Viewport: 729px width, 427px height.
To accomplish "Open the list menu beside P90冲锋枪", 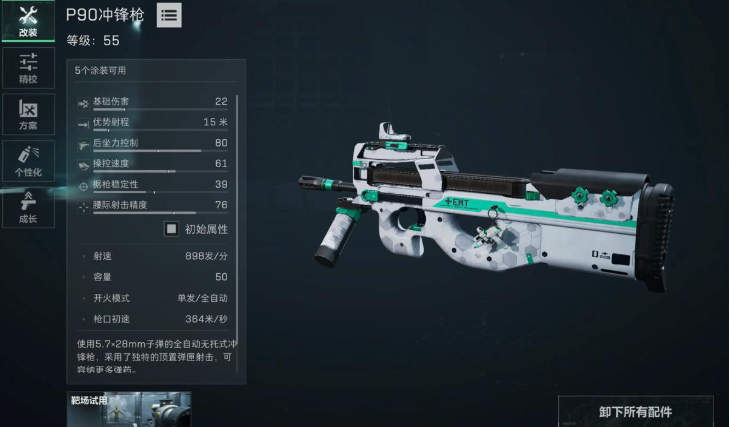I will [169, 16].
